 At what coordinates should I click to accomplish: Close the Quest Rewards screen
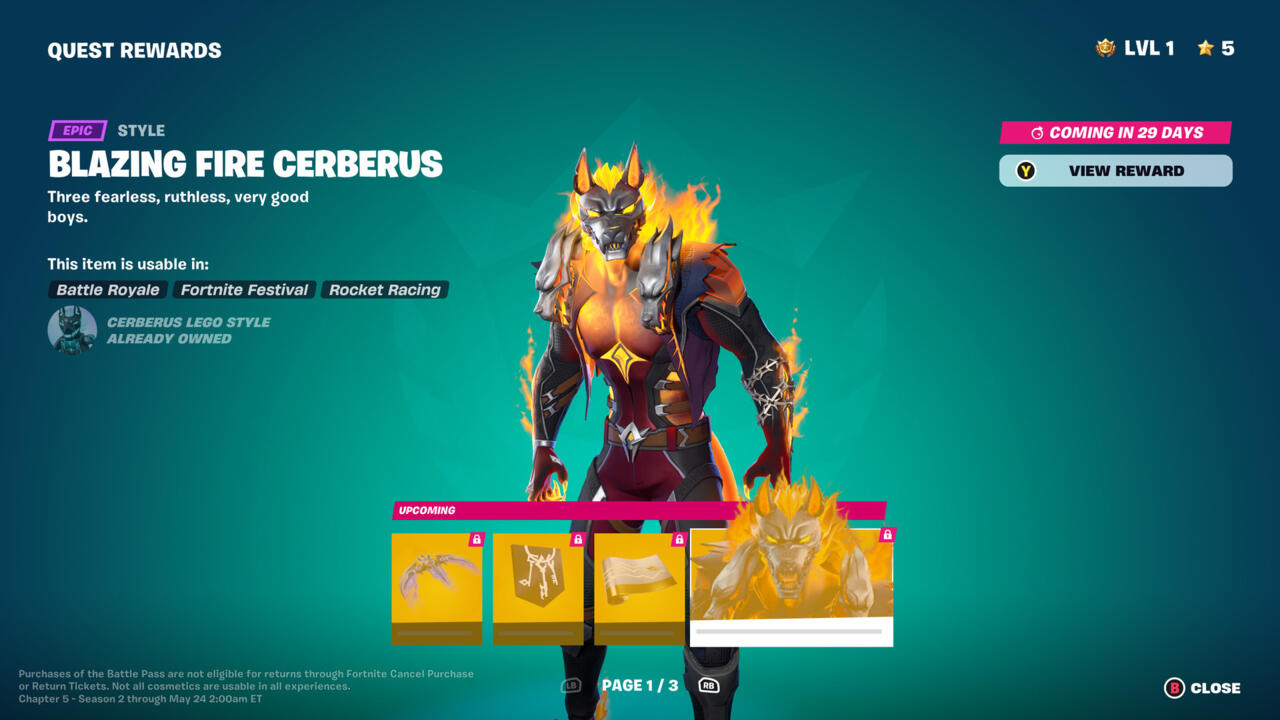click(x=1202, y=688)
